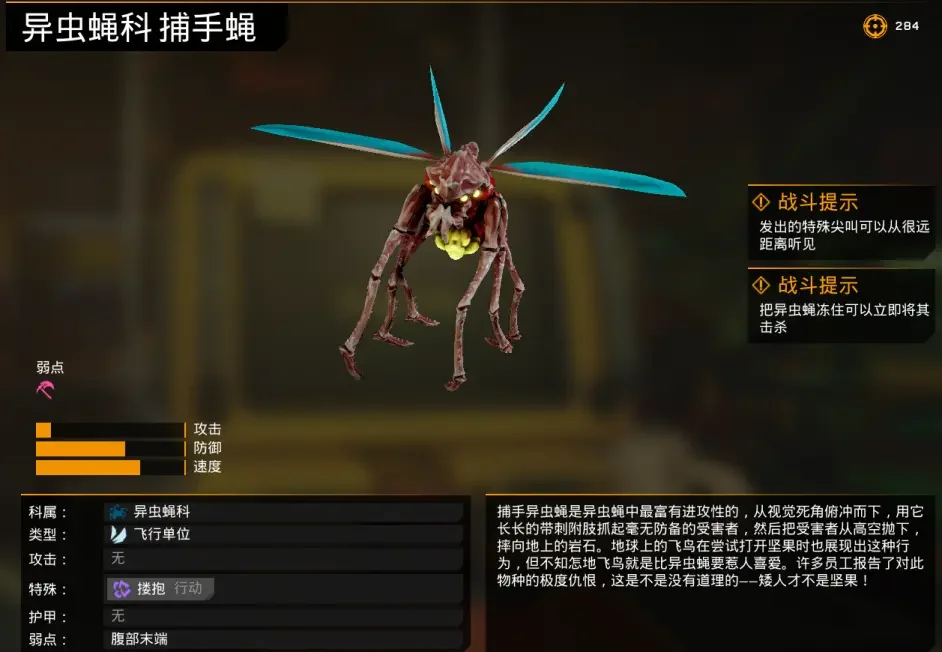Image resolution: width=942 pixels, height=652 pixels.
Task: Click the 腹部末端 weakness row
Action: pyautogui.click(x=284, y=638)
